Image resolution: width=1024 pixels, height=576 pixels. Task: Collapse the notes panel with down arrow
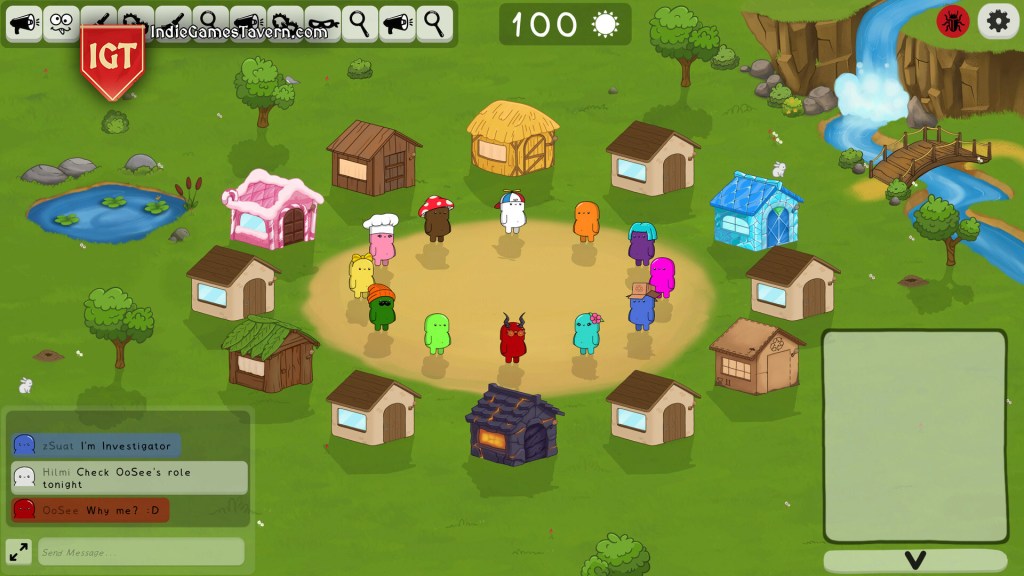point(915,560)
